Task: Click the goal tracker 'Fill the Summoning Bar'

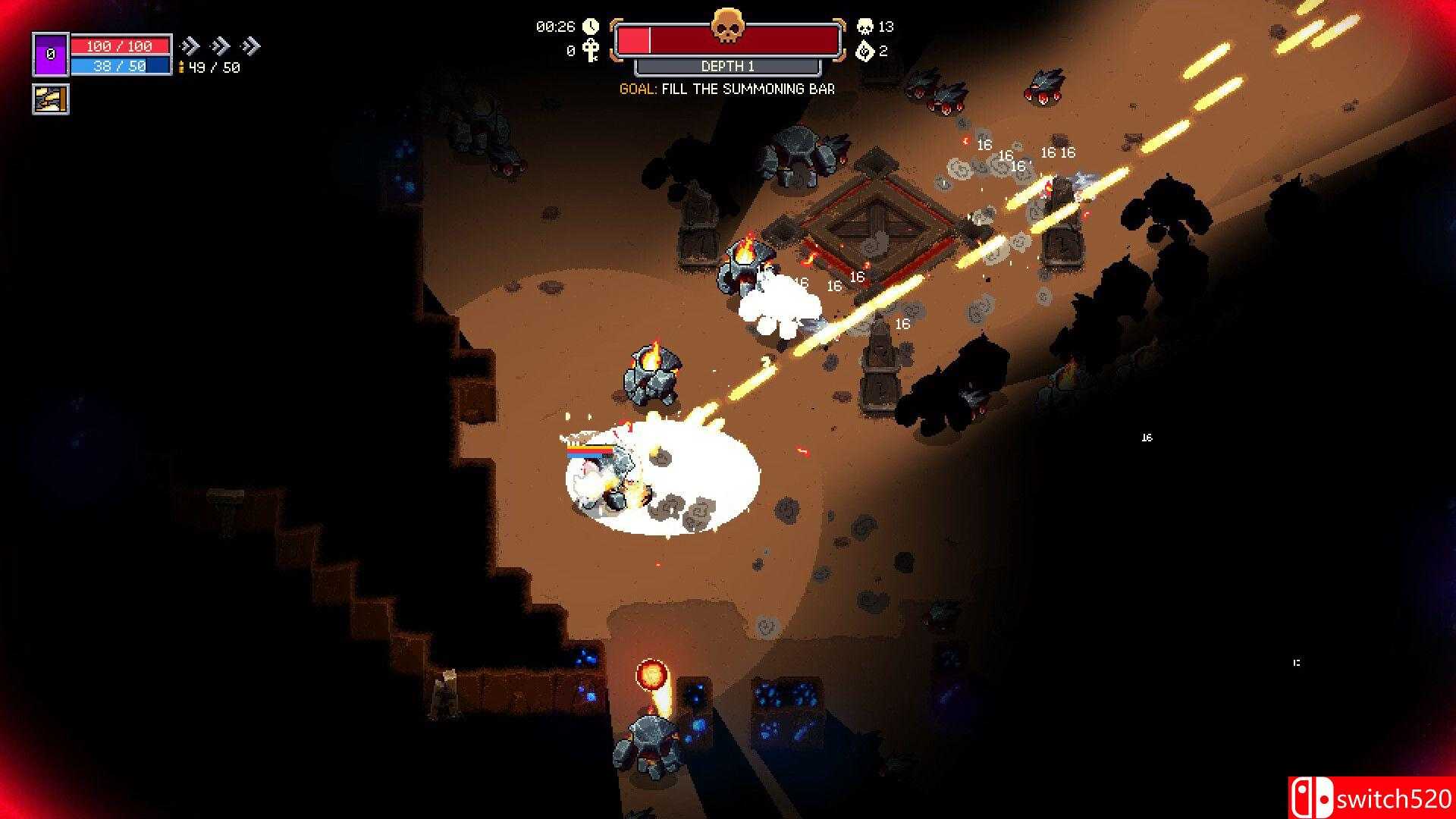Action: 727,89
